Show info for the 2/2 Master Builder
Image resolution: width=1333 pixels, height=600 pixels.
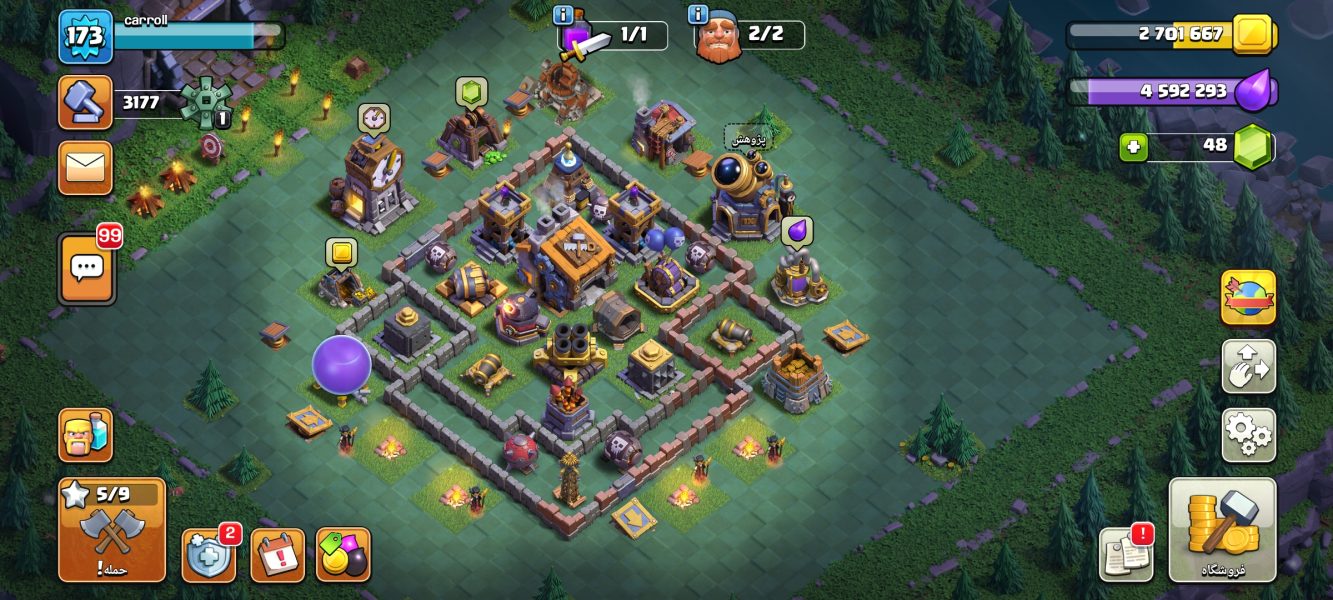tap(698, 15)
